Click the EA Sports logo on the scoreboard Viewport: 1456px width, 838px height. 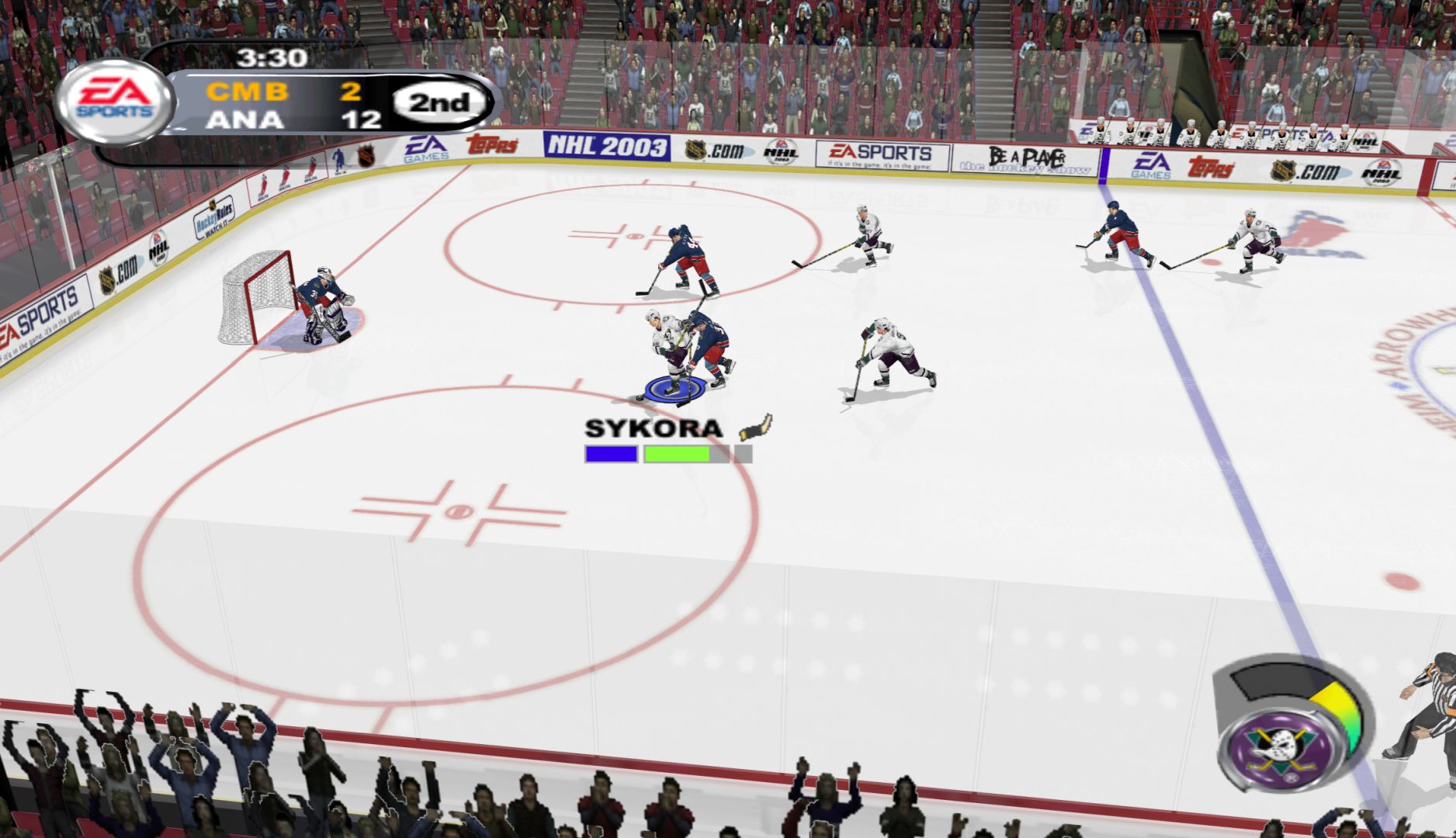[115, 101]
